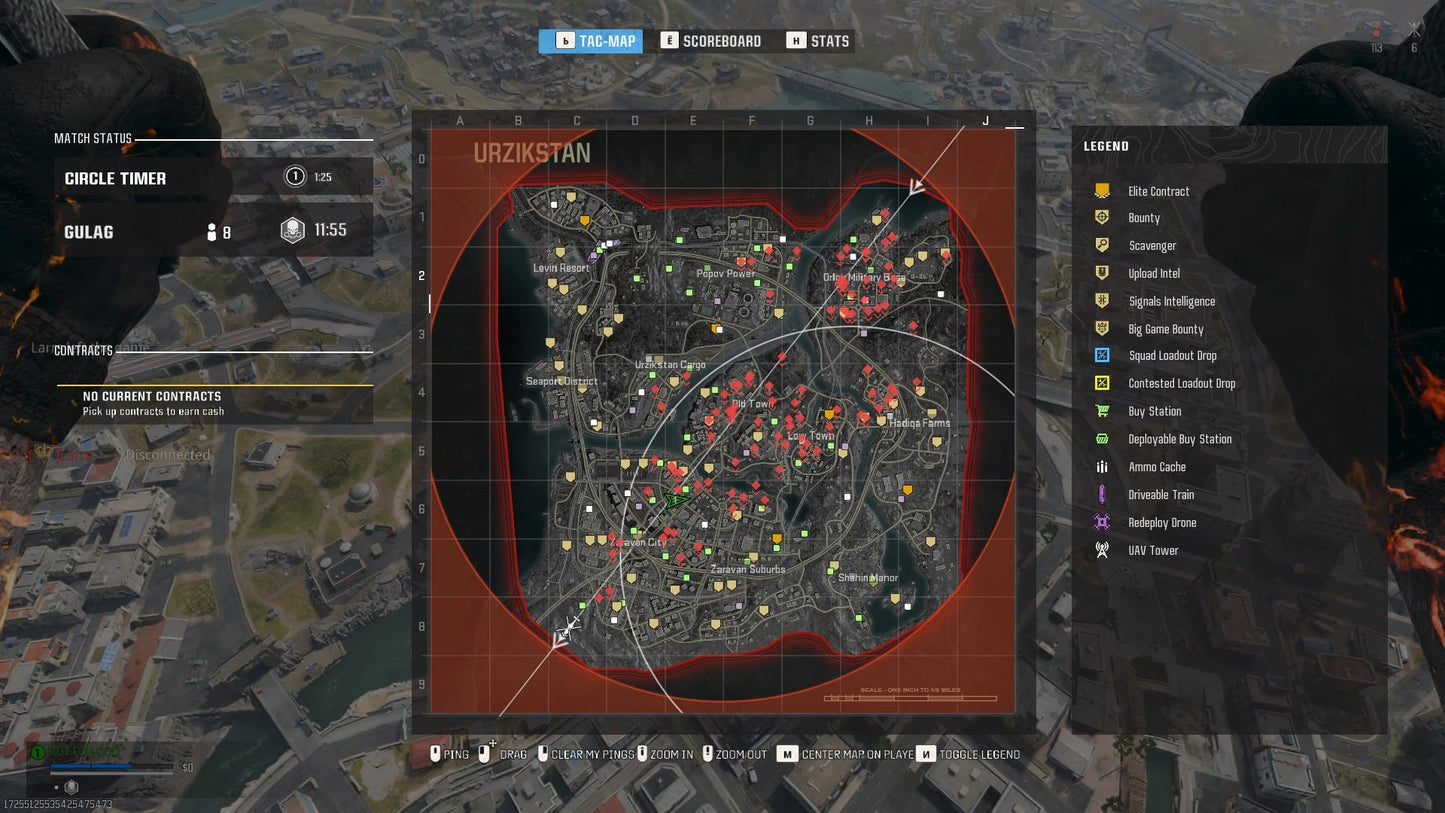
Task: Switch to the SCOREBOARD tab
Action: [x=711, y=40]
